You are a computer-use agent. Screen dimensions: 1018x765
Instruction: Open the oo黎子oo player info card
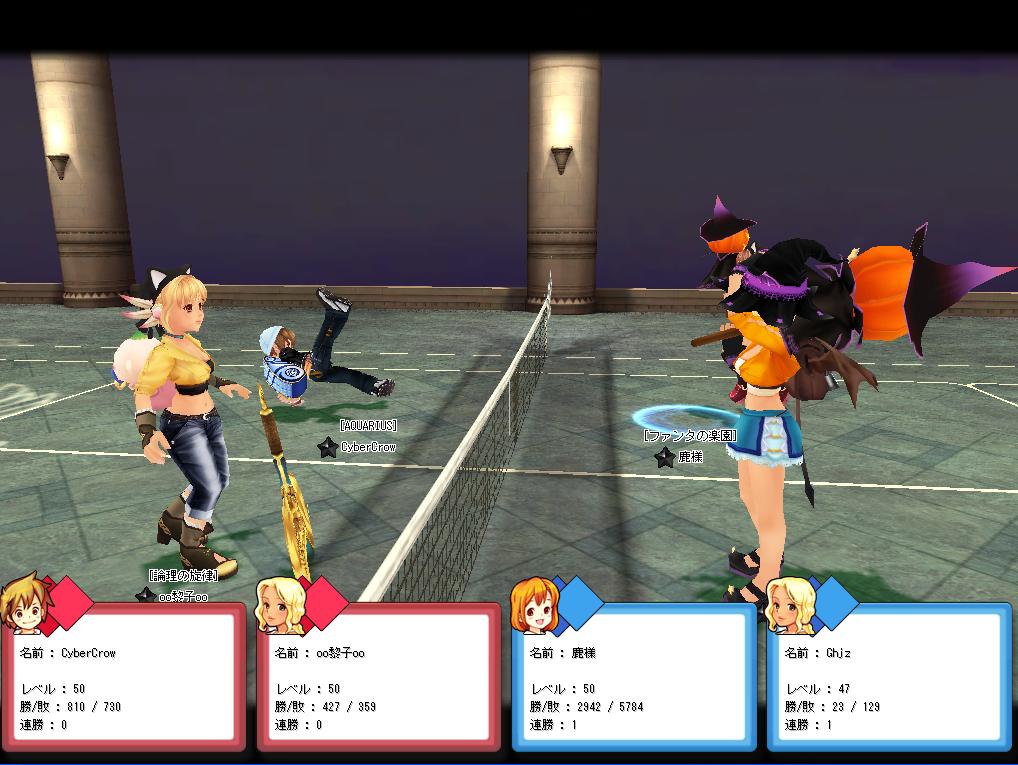[379, 680]
